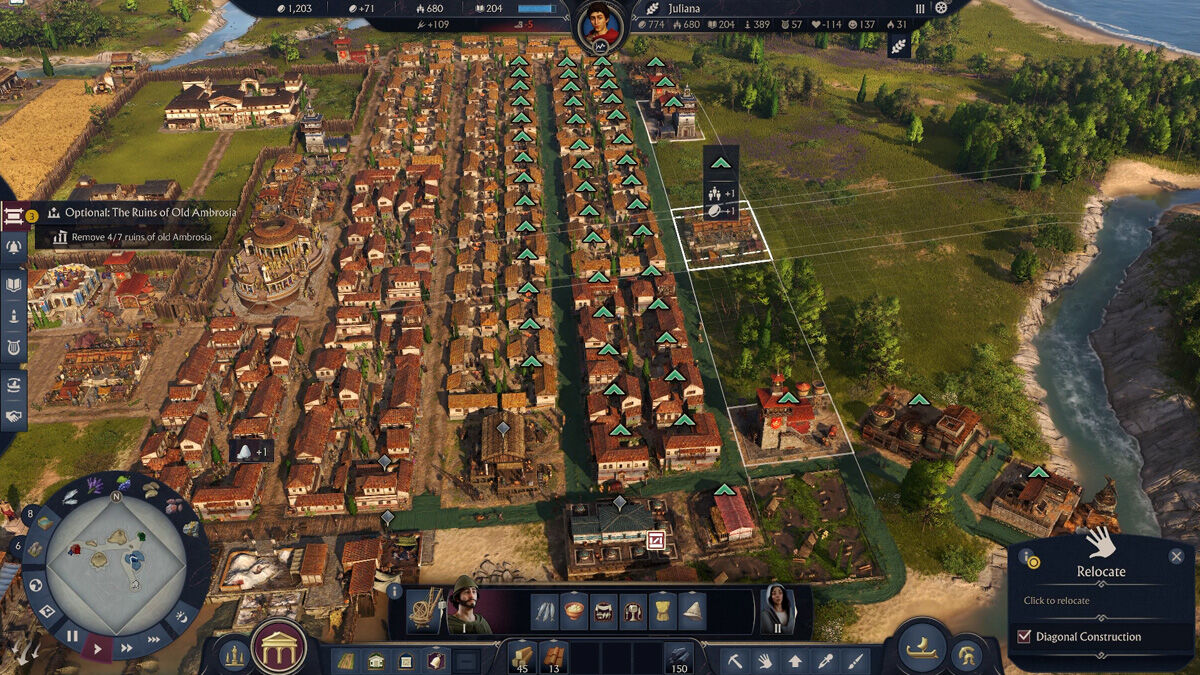Toggle the Diagonal Construction checkbox
The height and width of the screenshot is (675, 1200).
click(1023, 637)
